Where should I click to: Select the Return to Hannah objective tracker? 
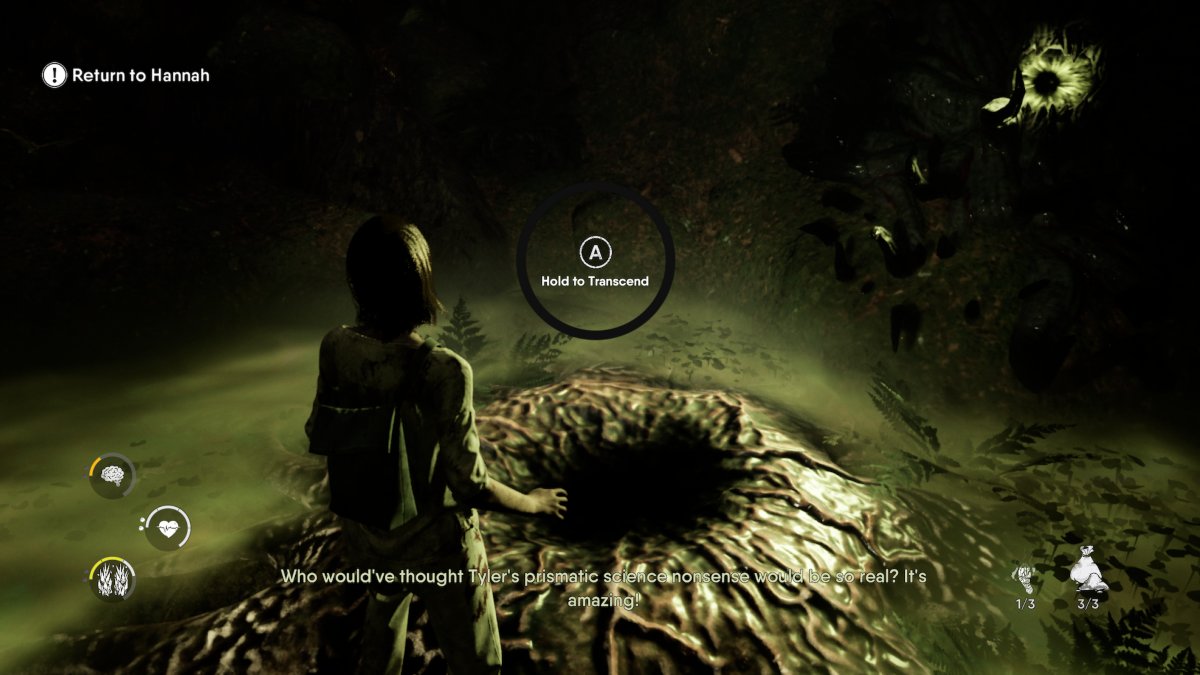(127, 75)
